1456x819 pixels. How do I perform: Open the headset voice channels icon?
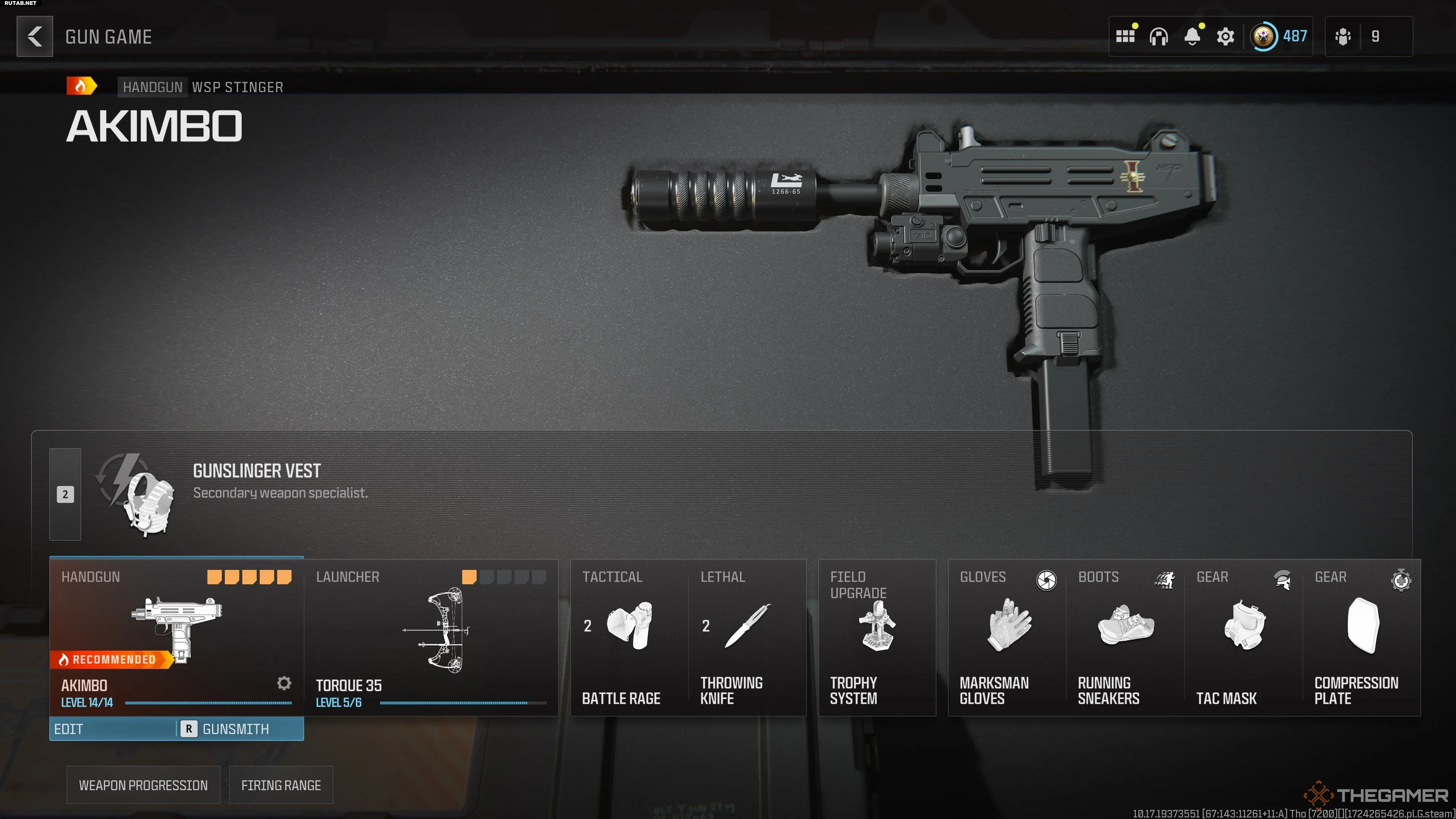1158,37
